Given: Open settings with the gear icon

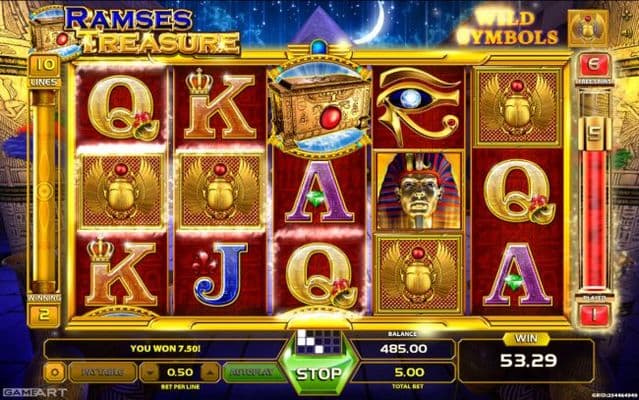Looking at the screenshot, I should point(56,372).
